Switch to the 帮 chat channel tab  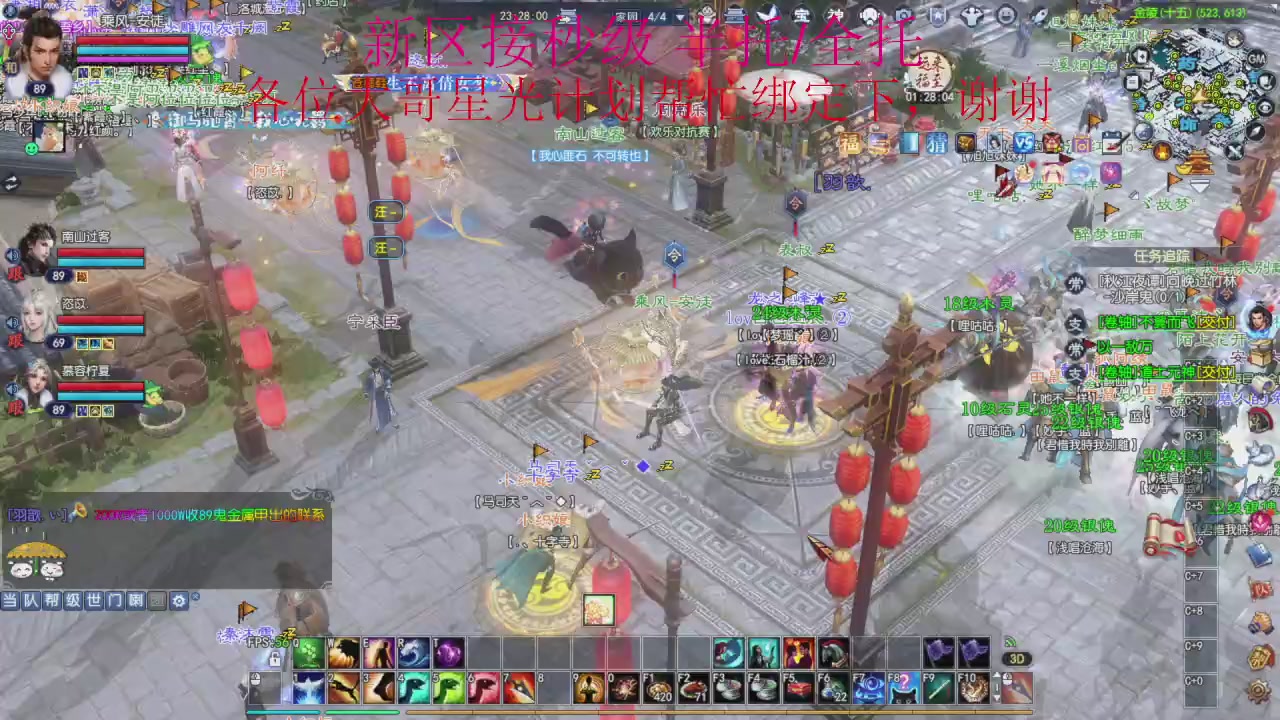click(x=51, y=600)
